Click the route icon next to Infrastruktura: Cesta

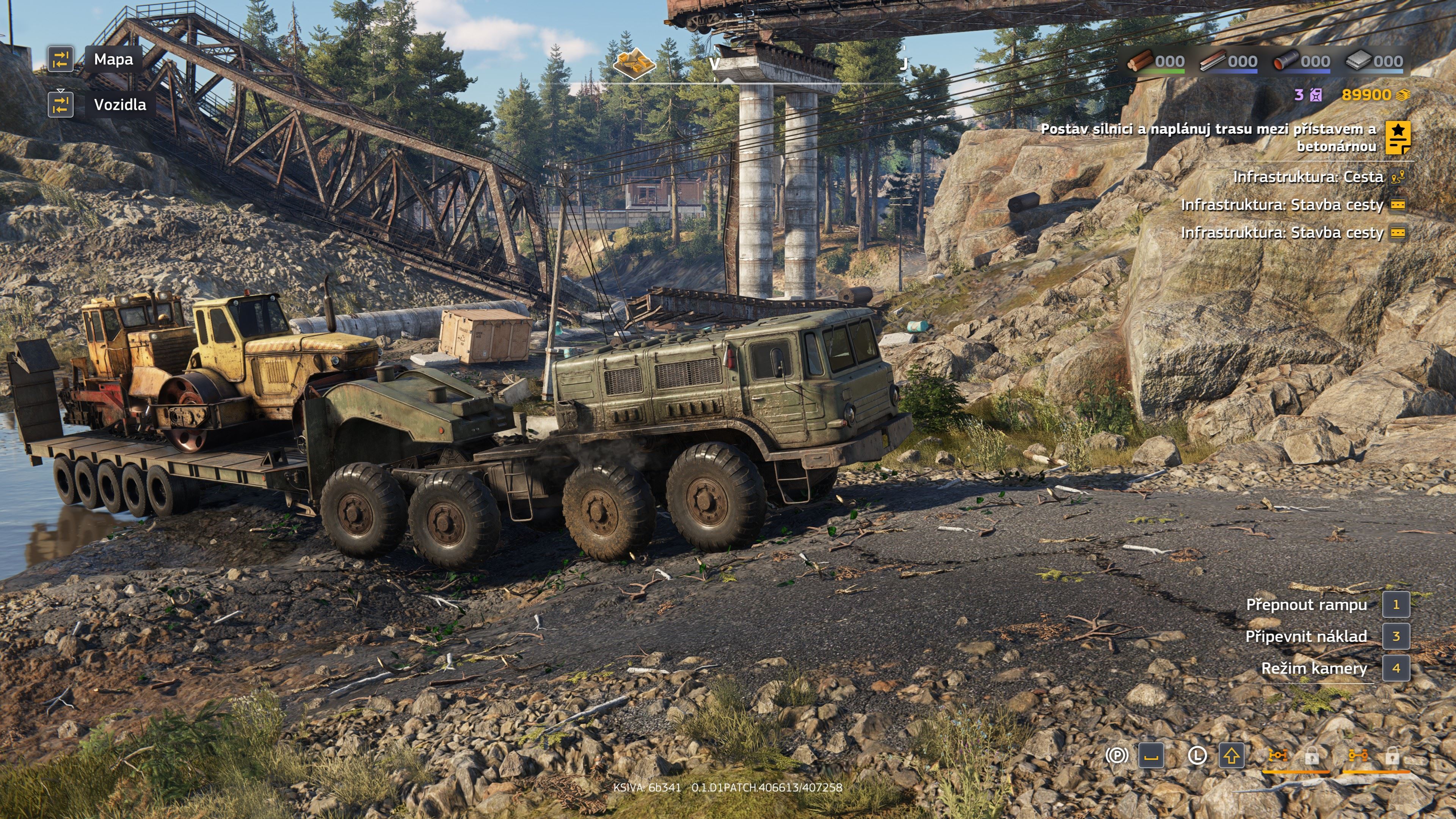pos(1398,177)
